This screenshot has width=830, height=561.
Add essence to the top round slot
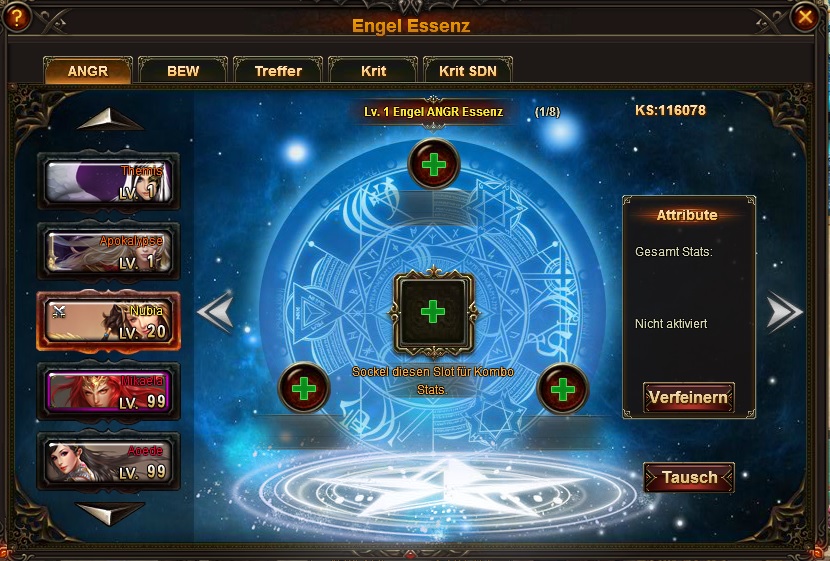[x=433, y=164]
